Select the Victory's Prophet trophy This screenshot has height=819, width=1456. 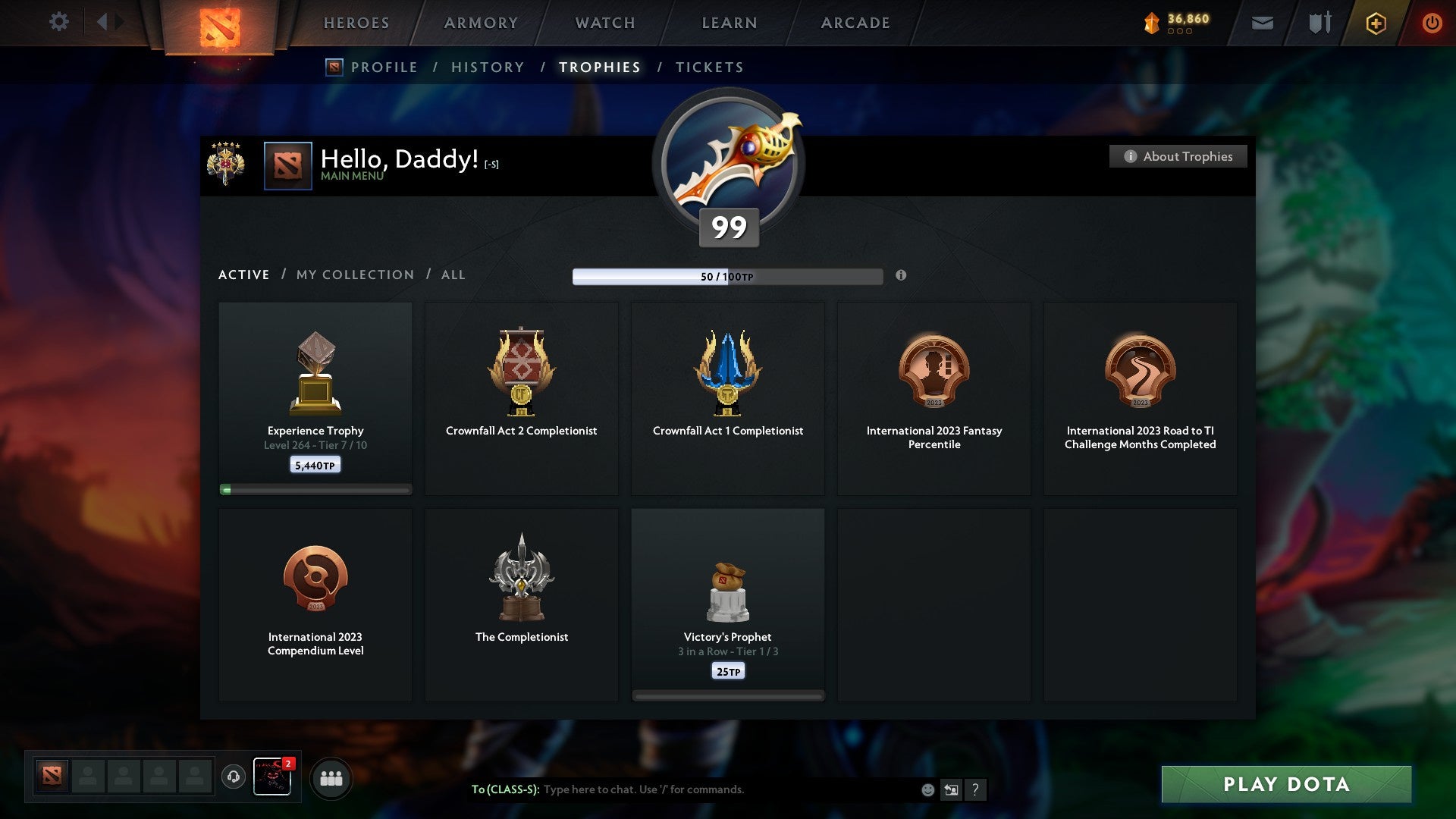coord(727,599)
